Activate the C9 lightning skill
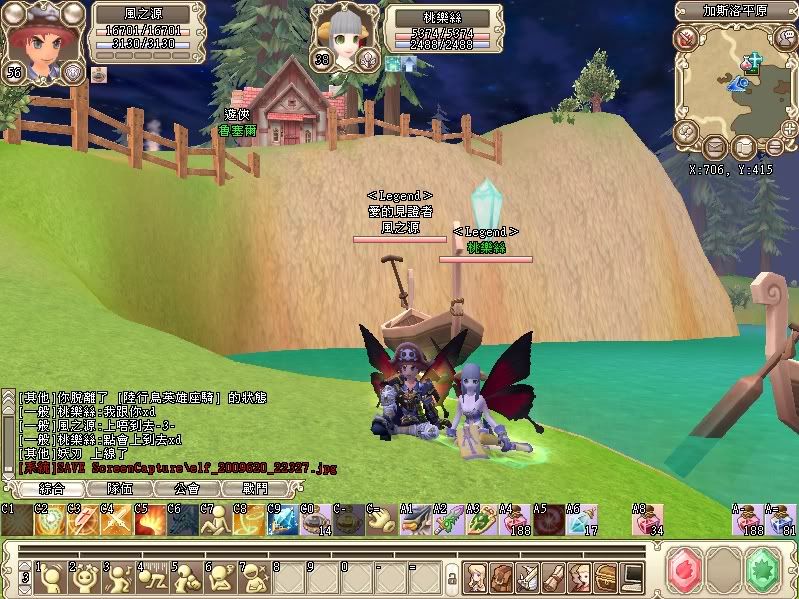The image size is (799, 599). pyautogui.click(x=283, y=520)
